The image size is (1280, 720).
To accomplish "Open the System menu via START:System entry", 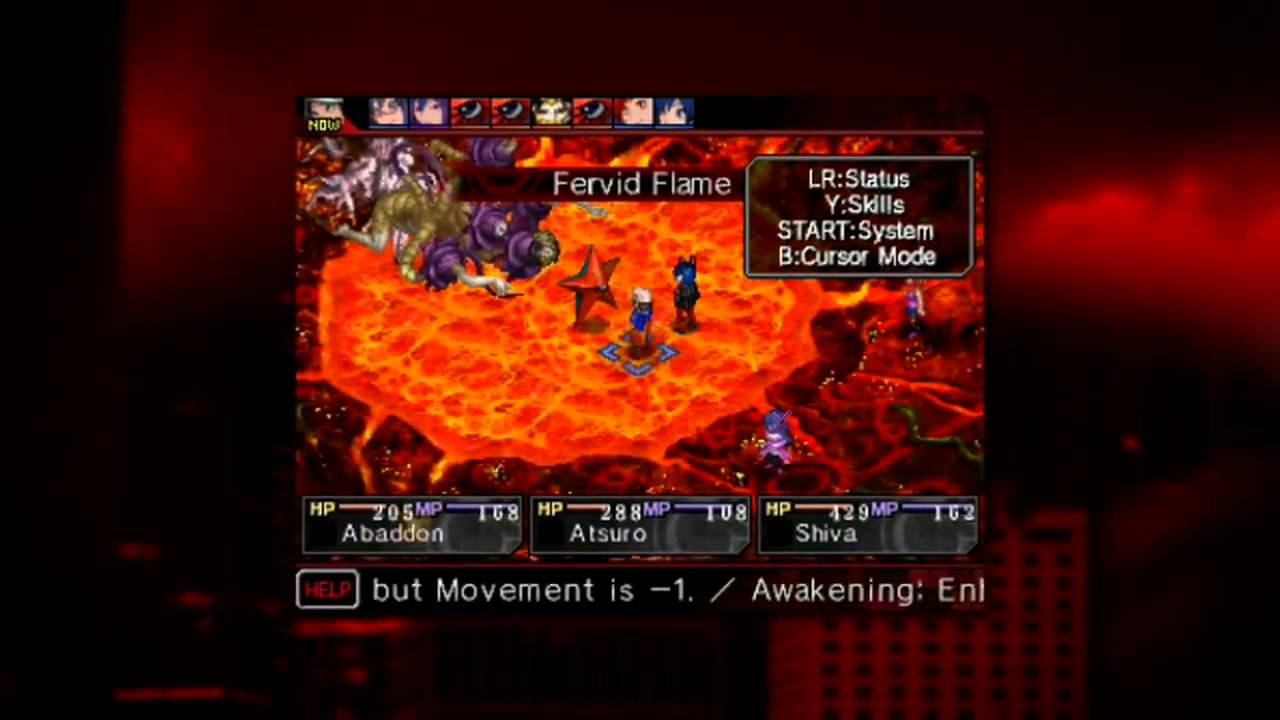I will pos(856,231).
